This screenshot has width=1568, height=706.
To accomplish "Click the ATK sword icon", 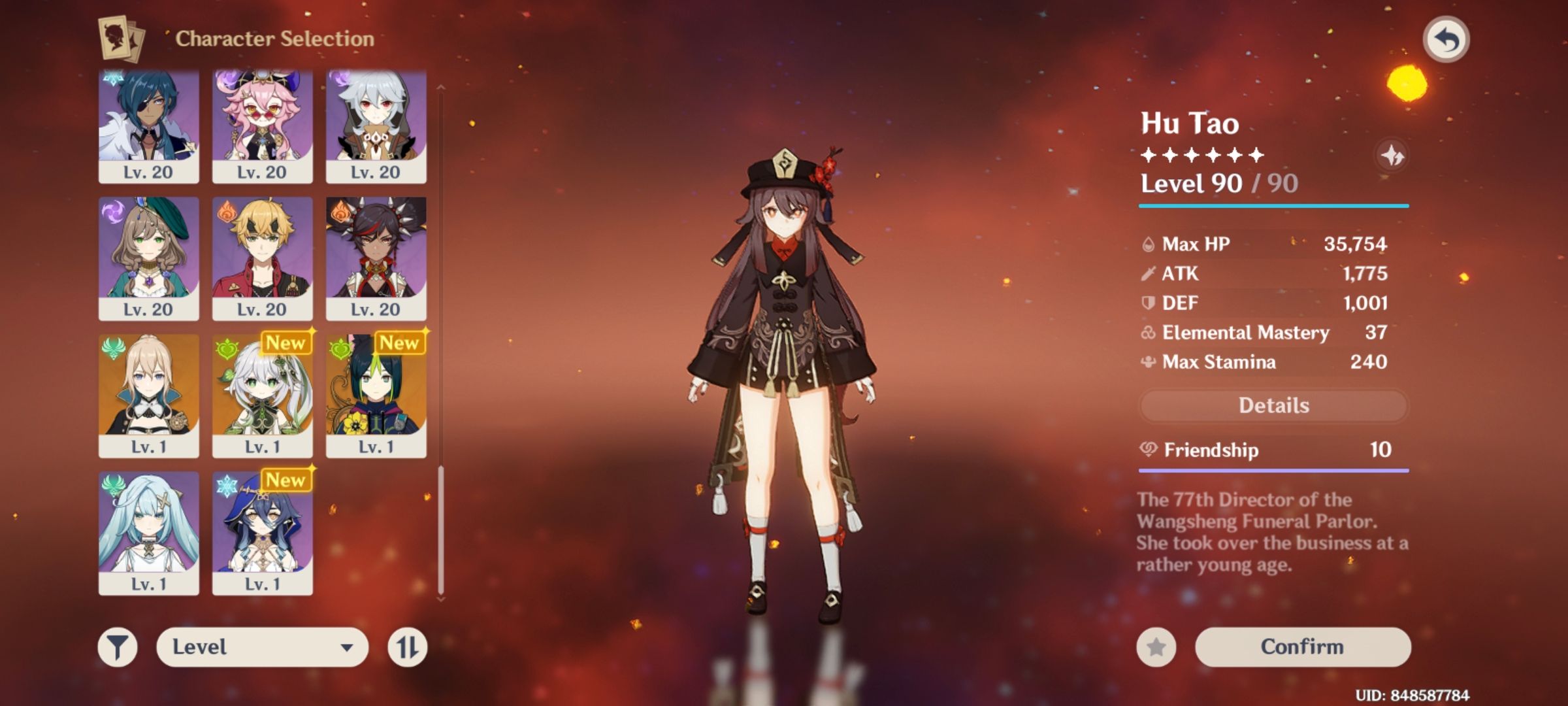I will tap(1147, 273).
